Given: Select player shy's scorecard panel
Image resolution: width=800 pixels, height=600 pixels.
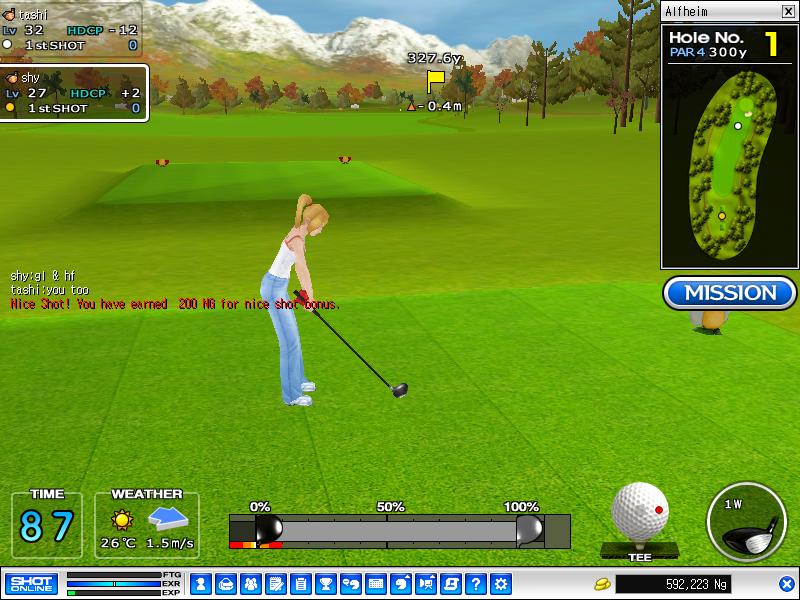Looking at the screenshot, I should click(74, 93).
